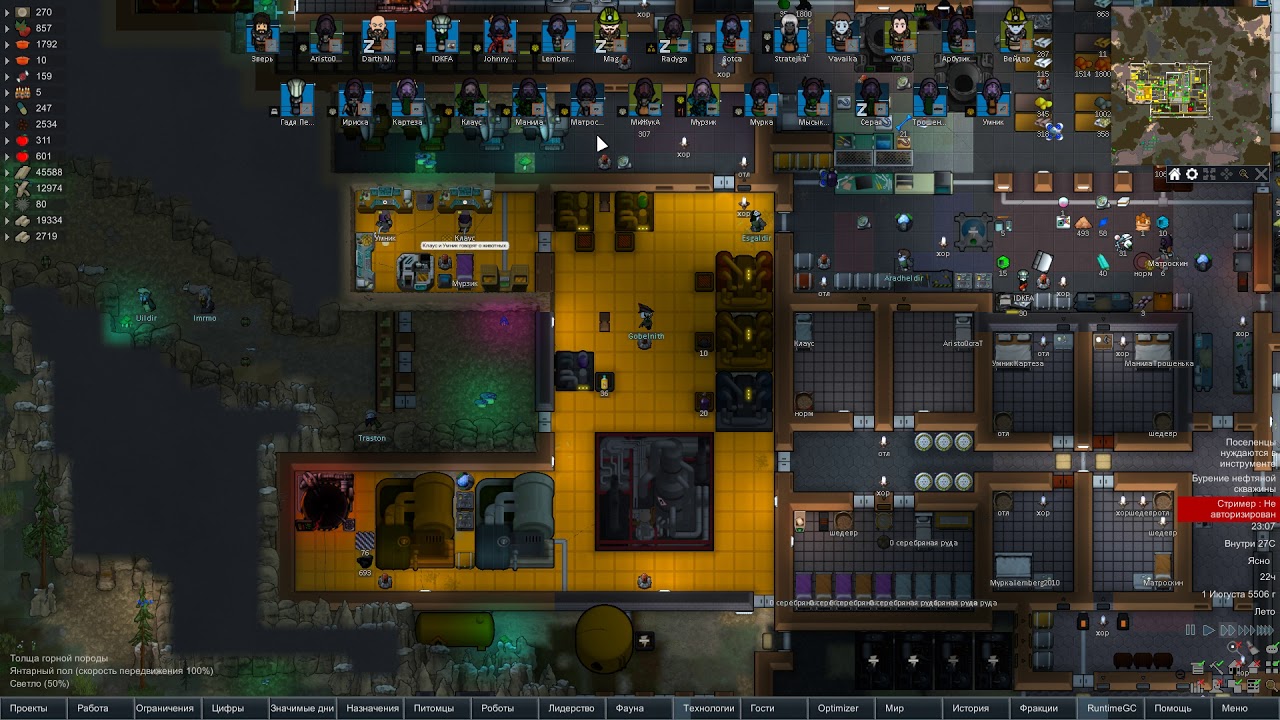Open the Проекты tab
The image size is (1280, 720).
click(28, 708)
